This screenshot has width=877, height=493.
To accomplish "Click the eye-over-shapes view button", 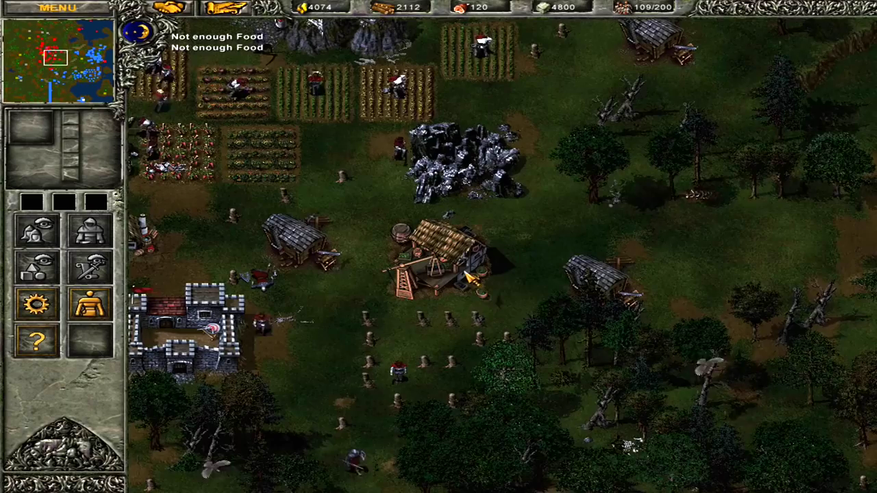I will pos(37,268).
